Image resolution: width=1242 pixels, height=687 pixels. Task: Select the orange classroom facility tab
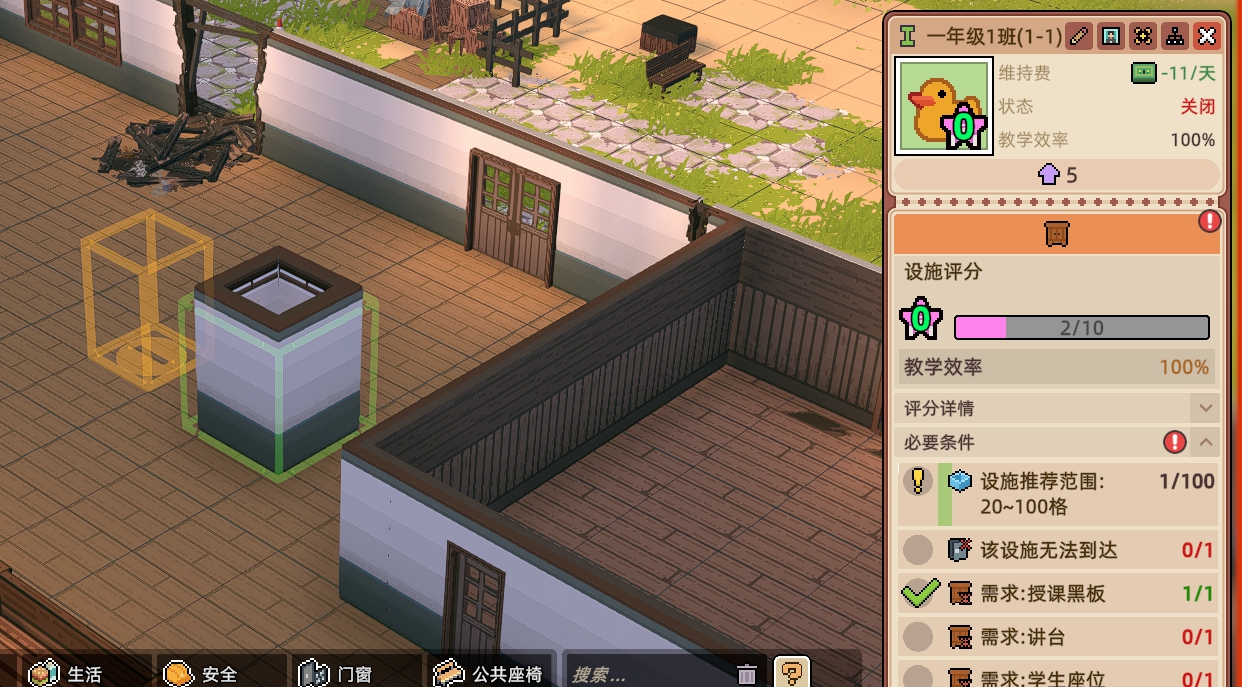[1056, 233]
